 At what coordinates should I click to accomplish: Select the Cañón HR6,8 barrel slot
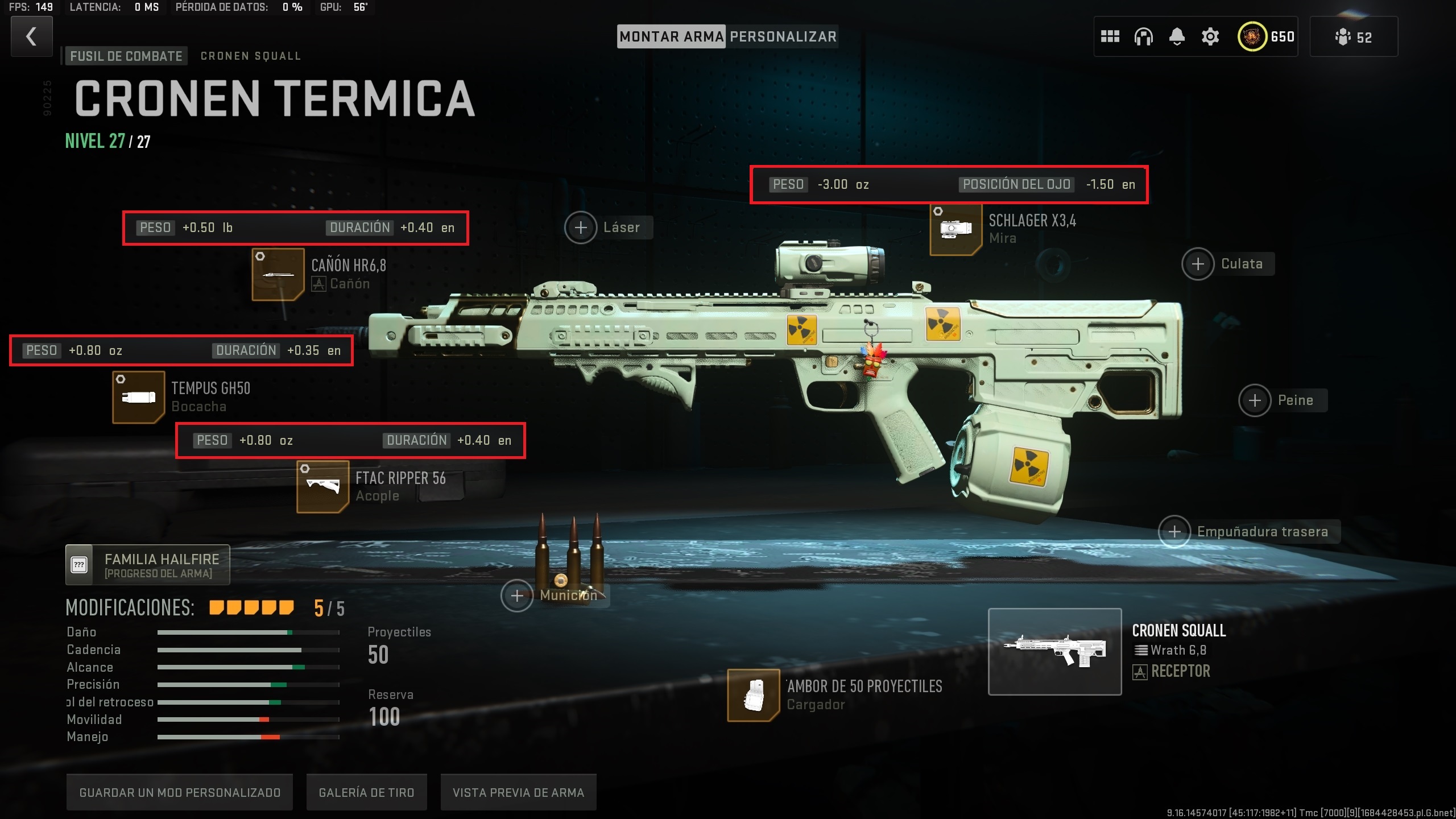point(278,275)
